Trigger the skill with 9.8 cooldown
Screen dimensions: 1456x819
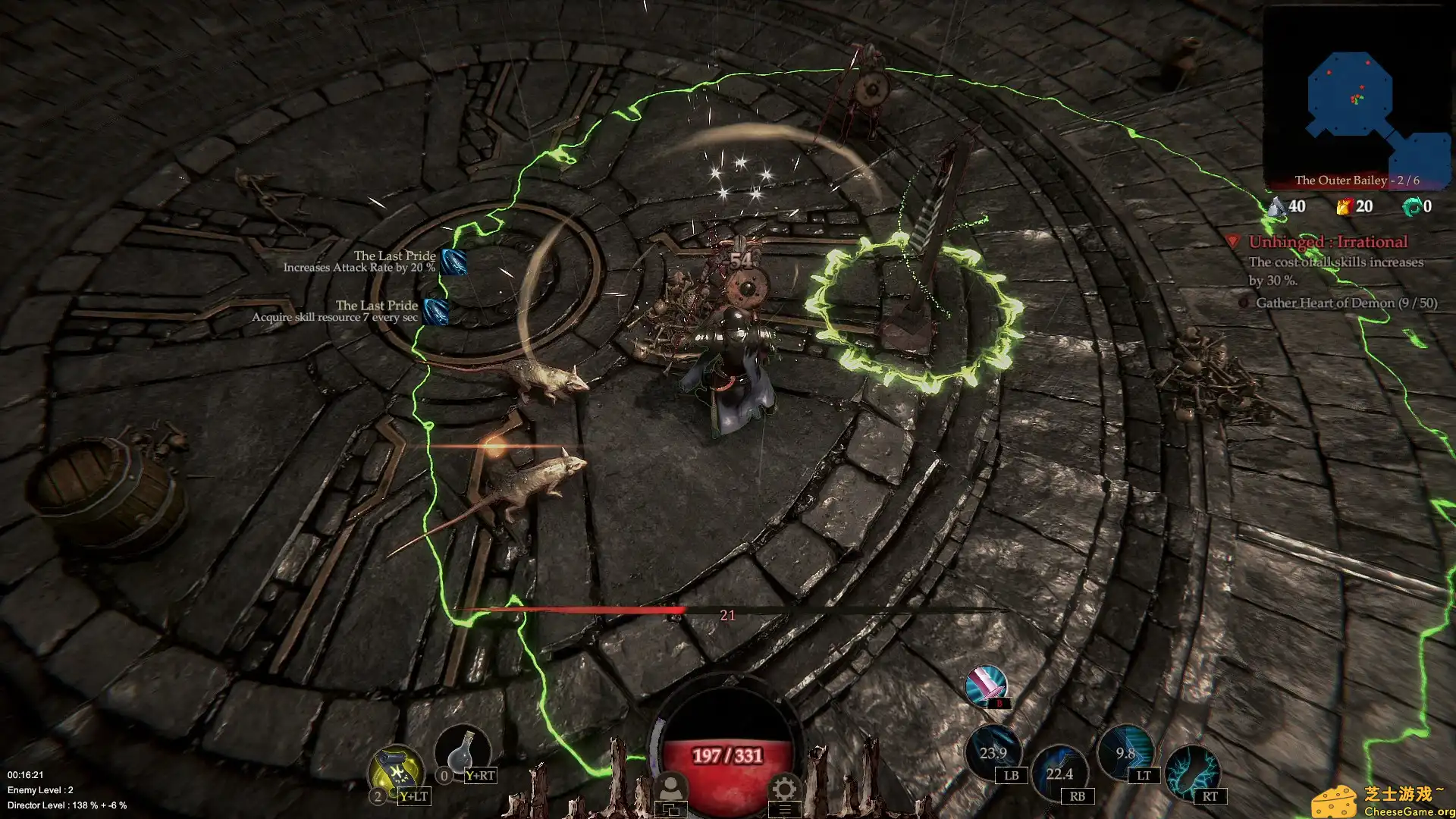pyautogui.click(x=1125, y=752)
